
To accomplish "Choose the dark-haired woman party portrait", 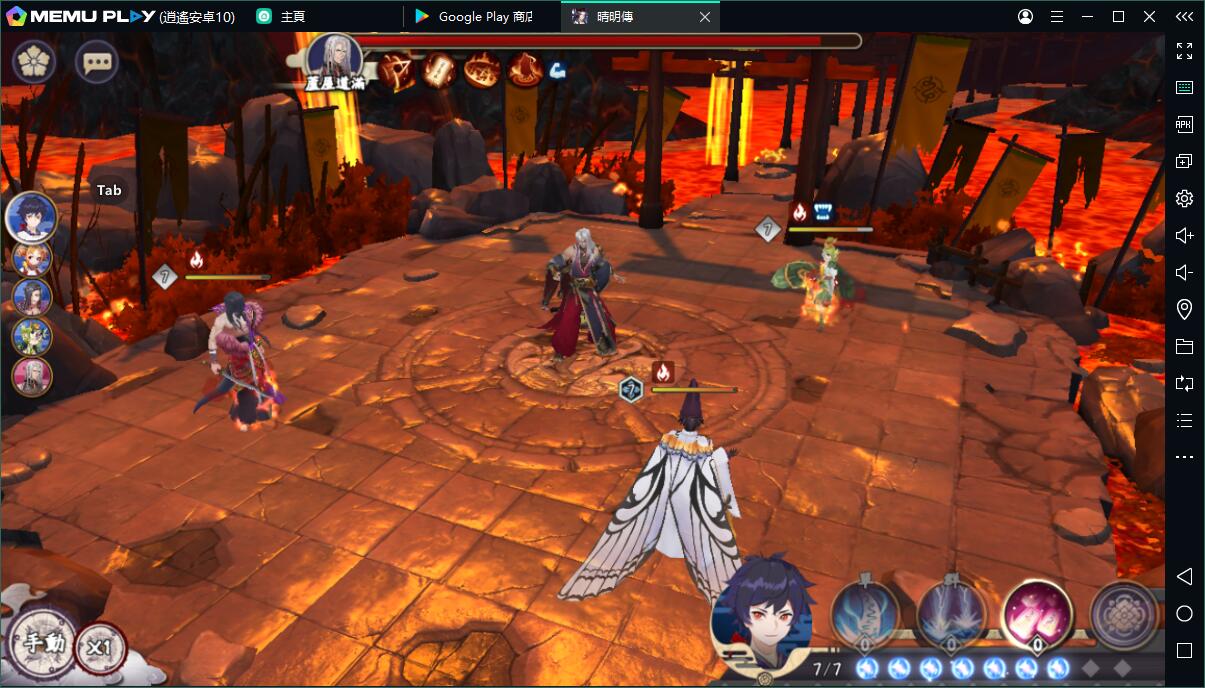I will pyautogui.click(x=31, y=297).
